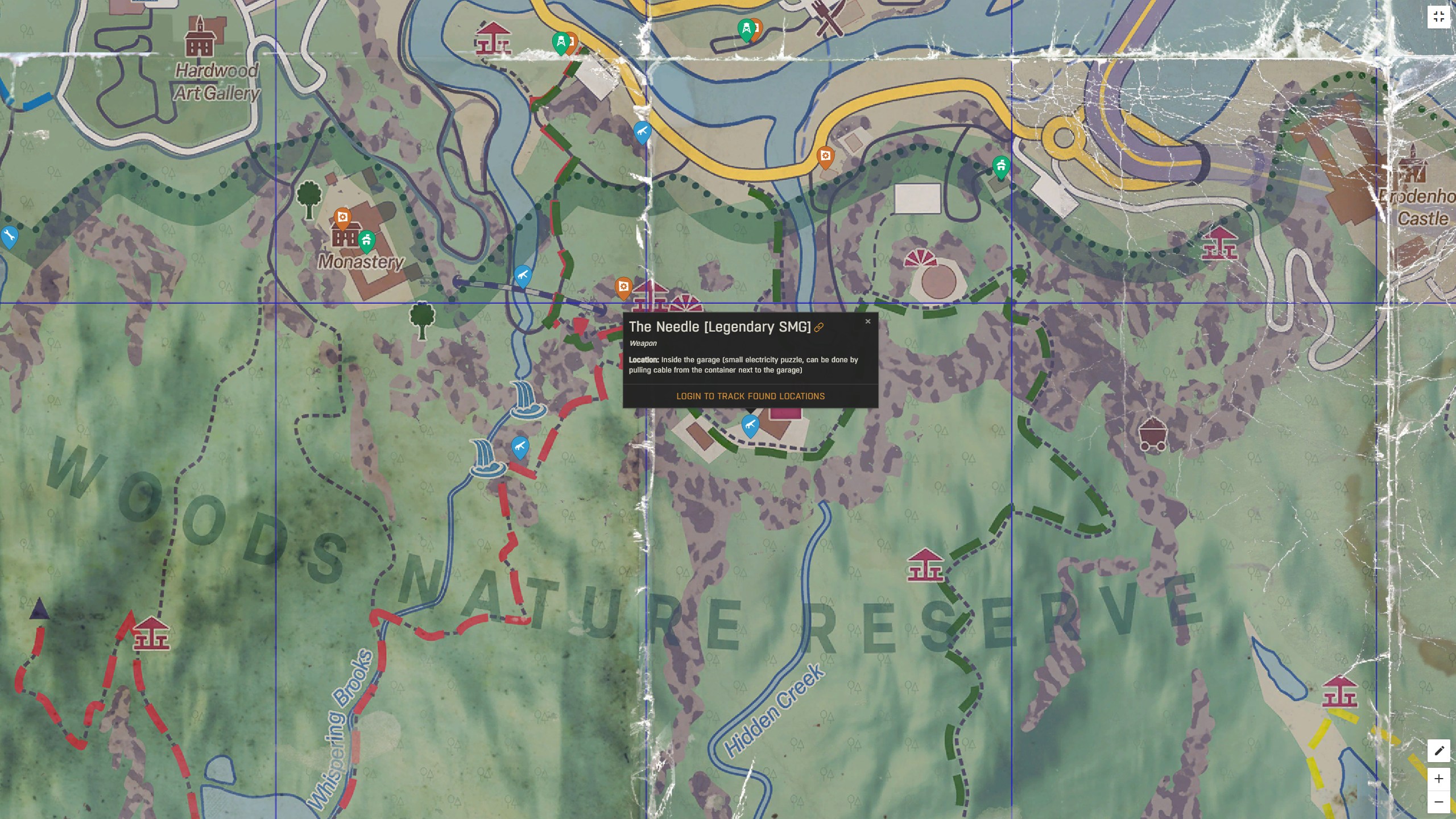
Task: Dismiss The Needle popup with the X
Action: pyautogui.click(x=868, y=321)
